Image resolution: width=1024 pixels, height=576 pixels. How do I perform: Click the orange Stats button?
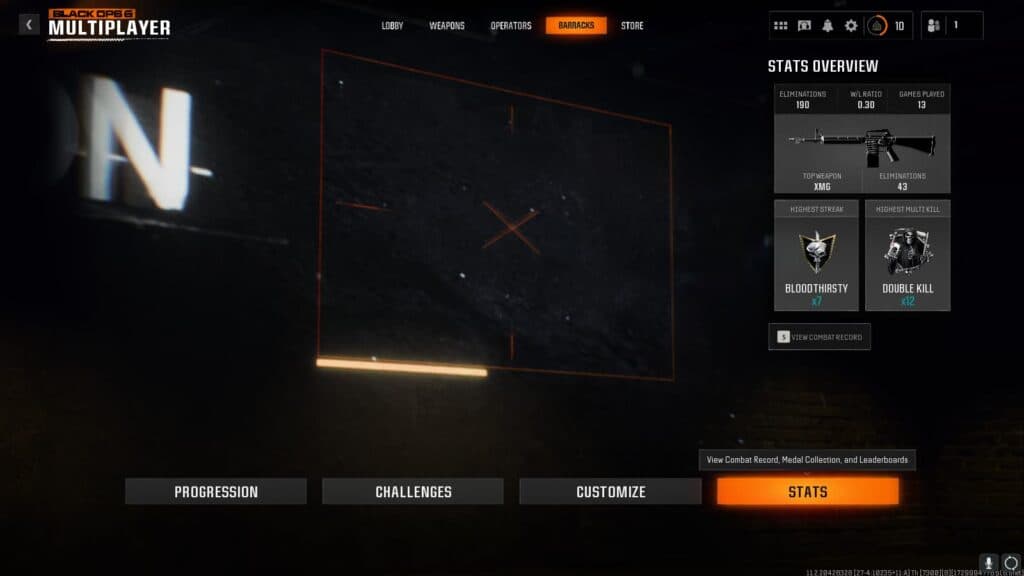(807, 491)
